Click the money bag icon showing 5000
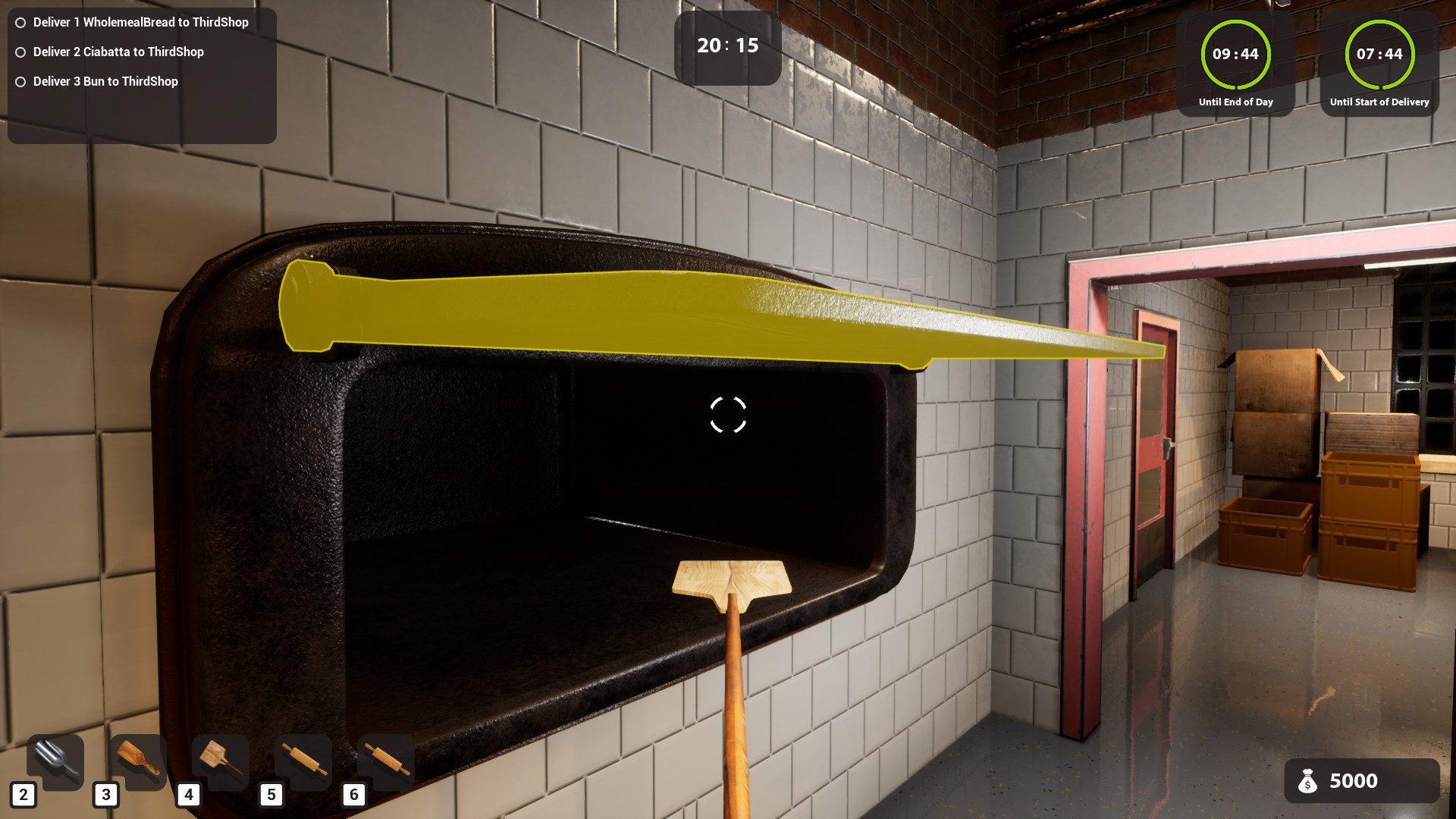The width and height of the screenshot is (1456, 819). tap(1307, 781)
